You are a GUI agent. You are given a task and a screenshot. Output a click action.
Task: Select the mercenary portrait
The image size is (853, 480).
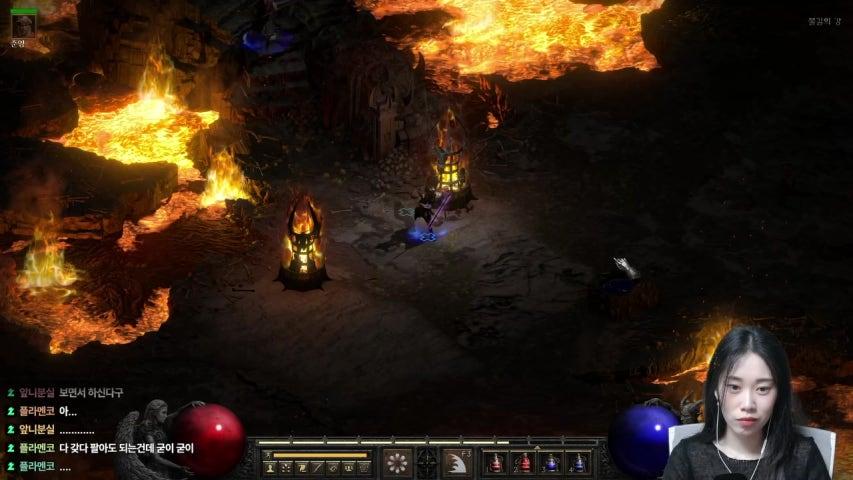[23, 25]
